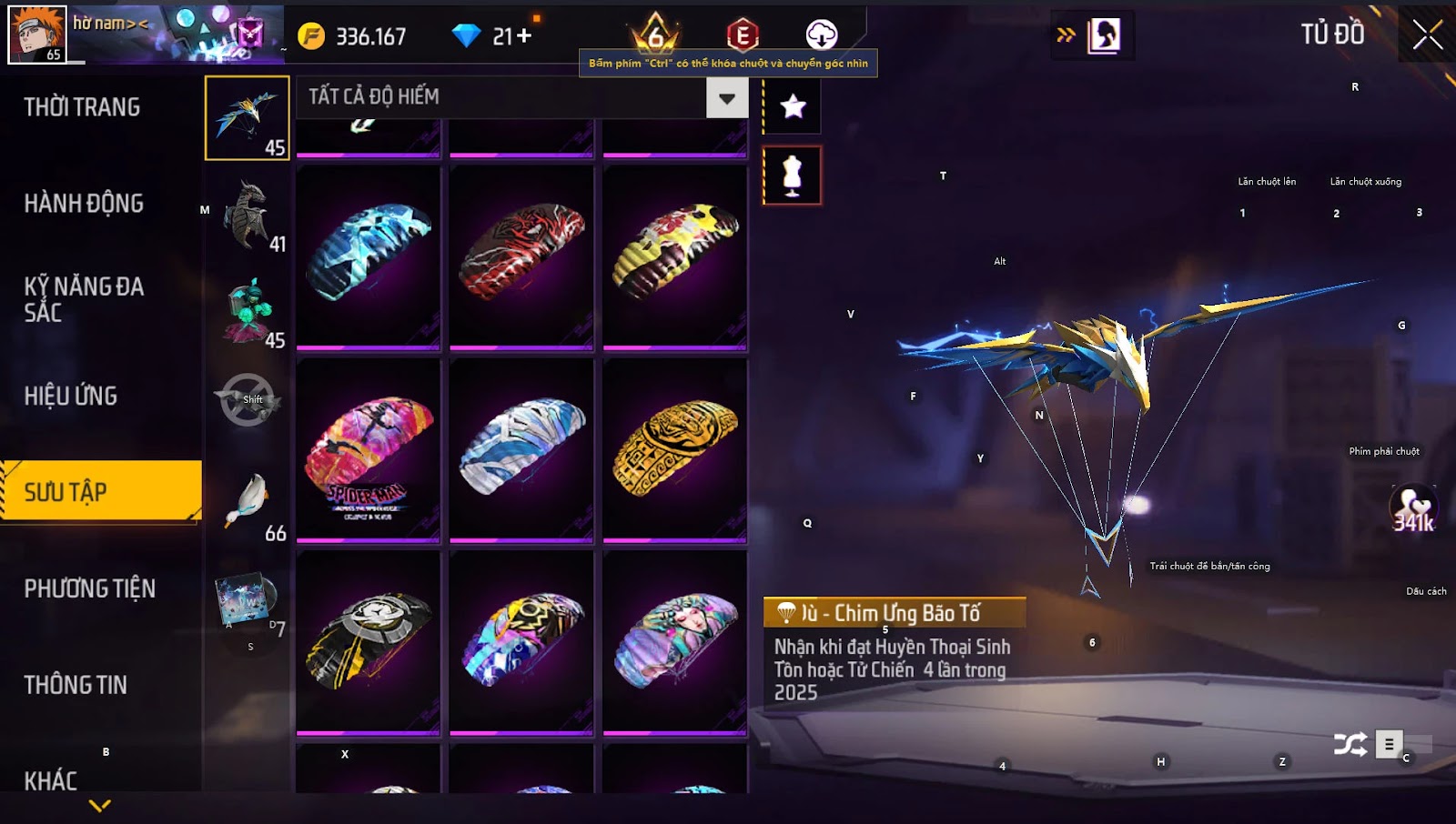1456x824 pixels.
Task: Expand the TẤT CẢ ĐỘ HIẾM rarity dropdown
Action: pyautogui.click(x=726, y=98)
